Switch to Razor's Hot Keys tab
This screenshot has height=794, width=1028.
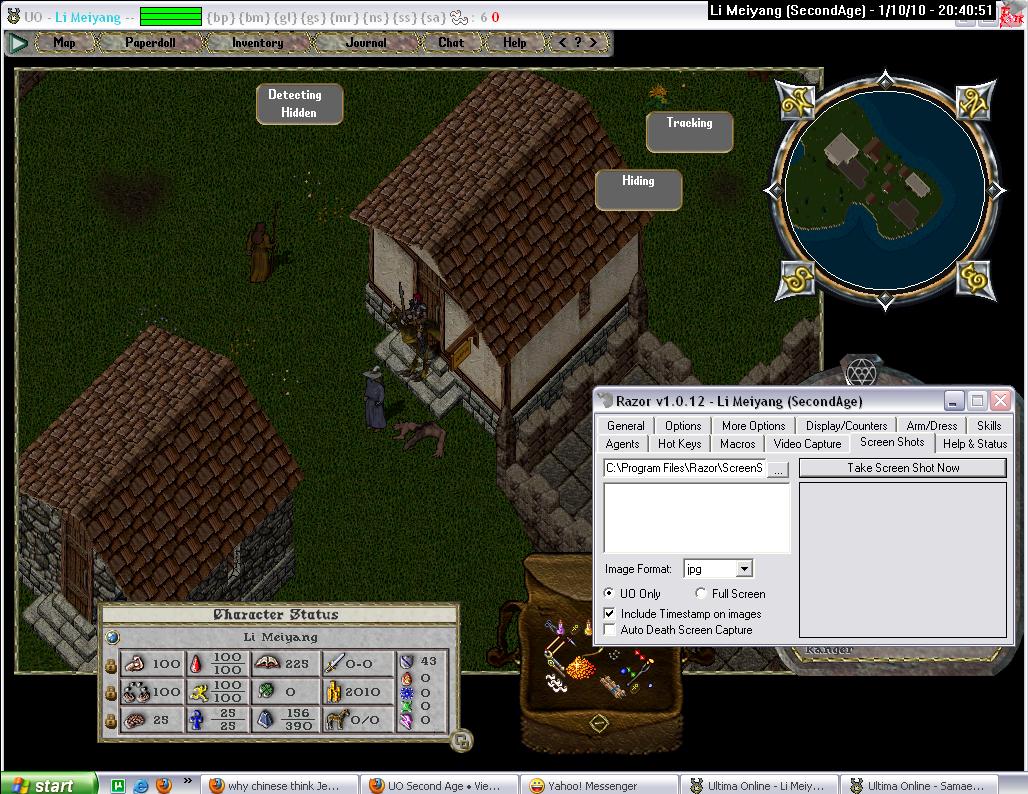[680, 444]
